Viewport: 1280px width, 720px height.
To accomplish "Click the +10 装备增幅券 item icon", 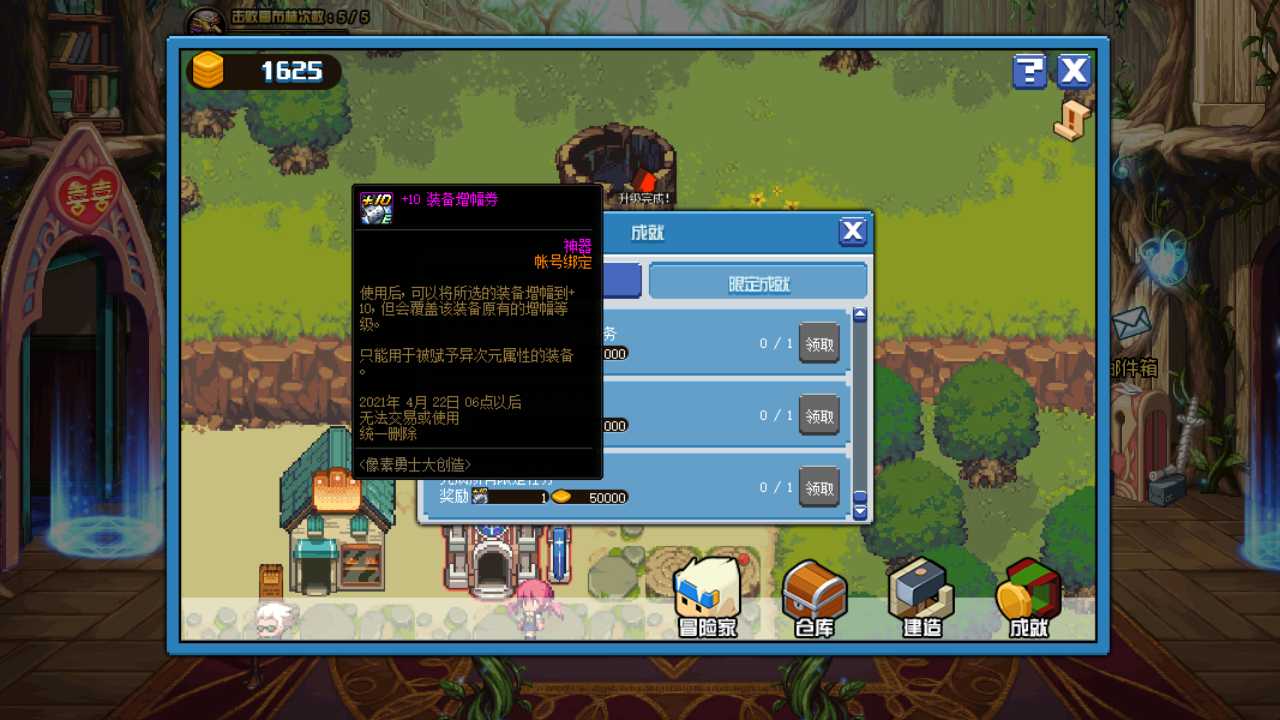I will [375, 209].
